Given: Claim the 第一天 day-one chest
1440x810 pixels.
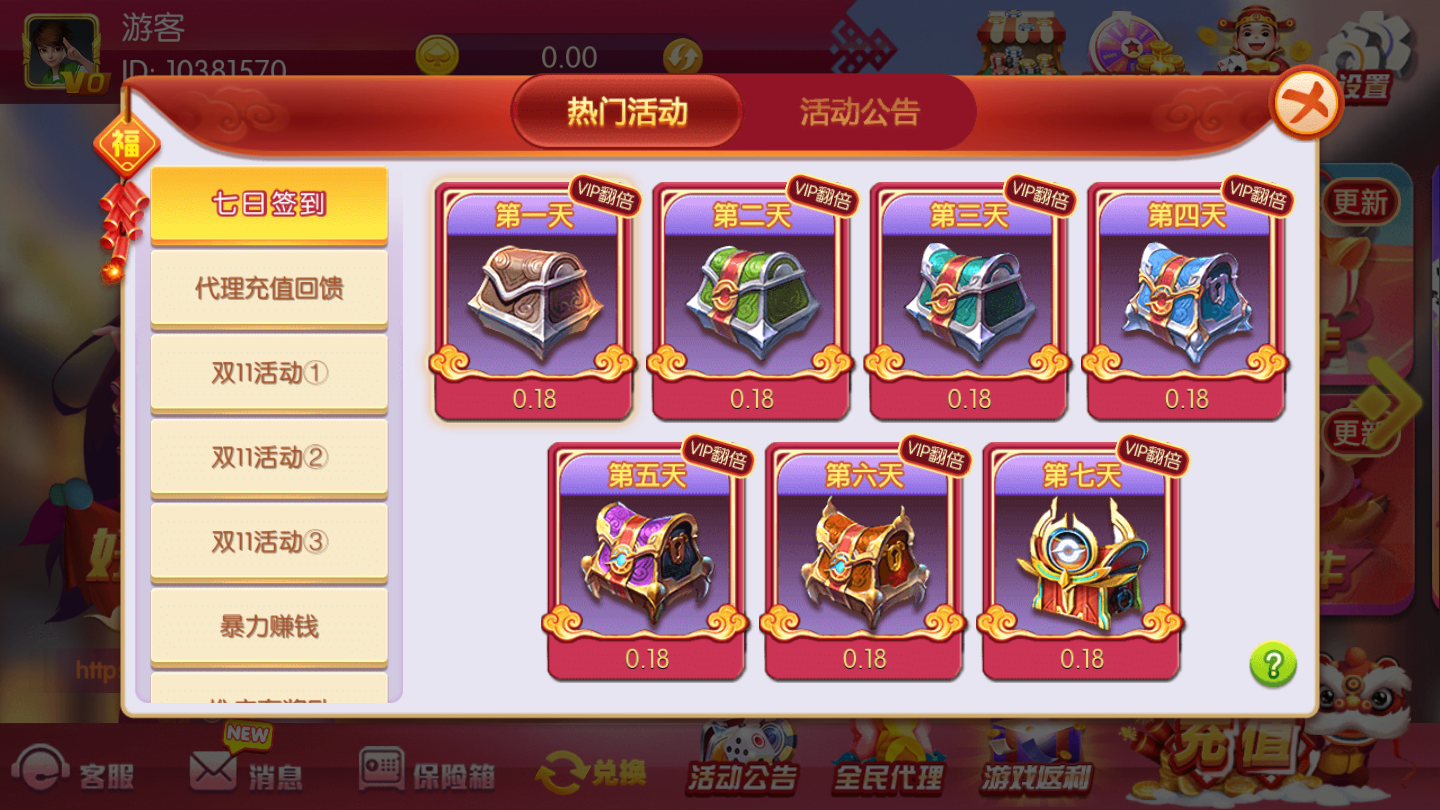Looking at the screenshot, I should click(533, 300).
